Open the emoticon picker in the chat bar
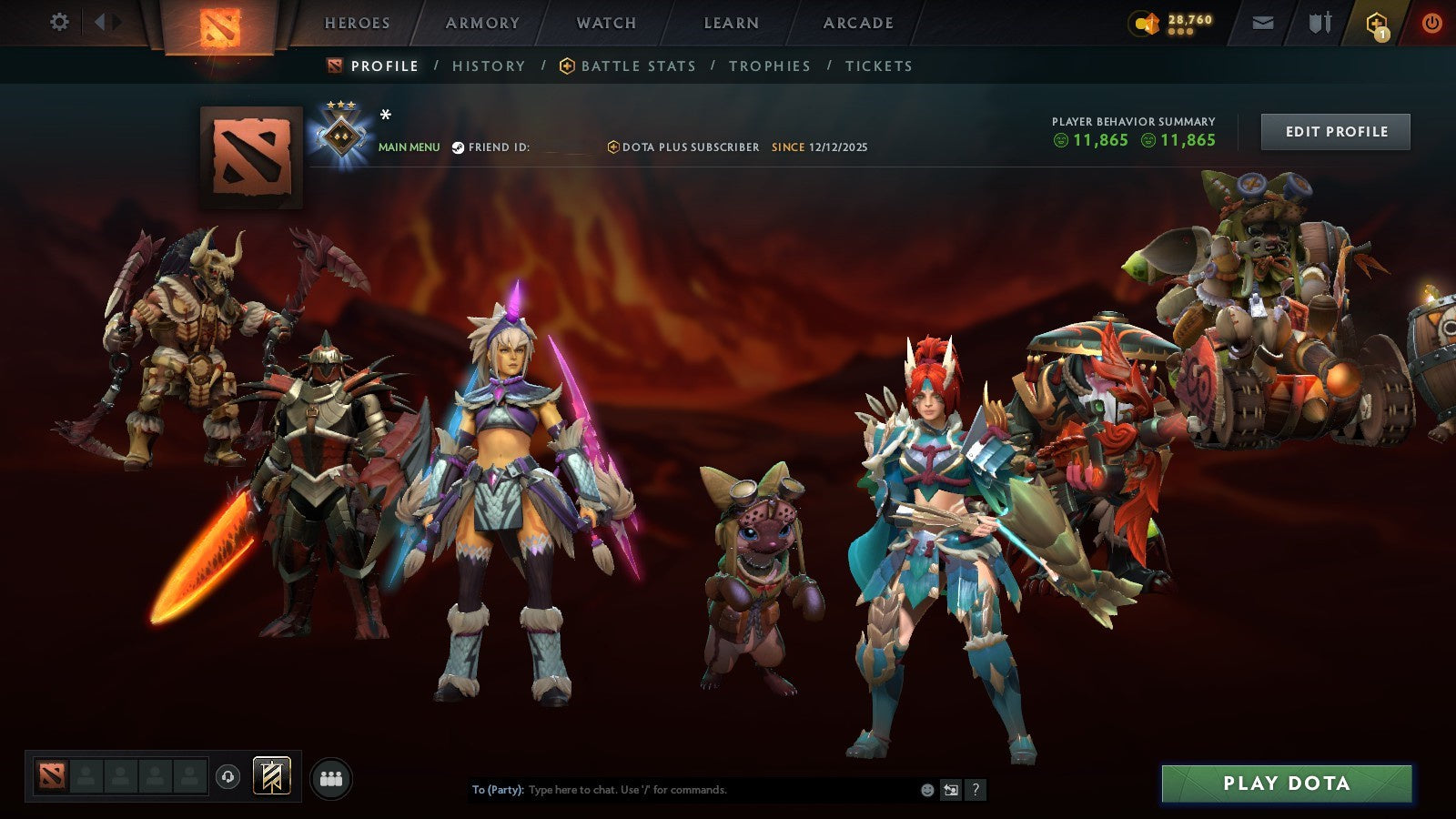Image resolution: width=1456 pixels, height=819 pixels. [x=925, y=791]
